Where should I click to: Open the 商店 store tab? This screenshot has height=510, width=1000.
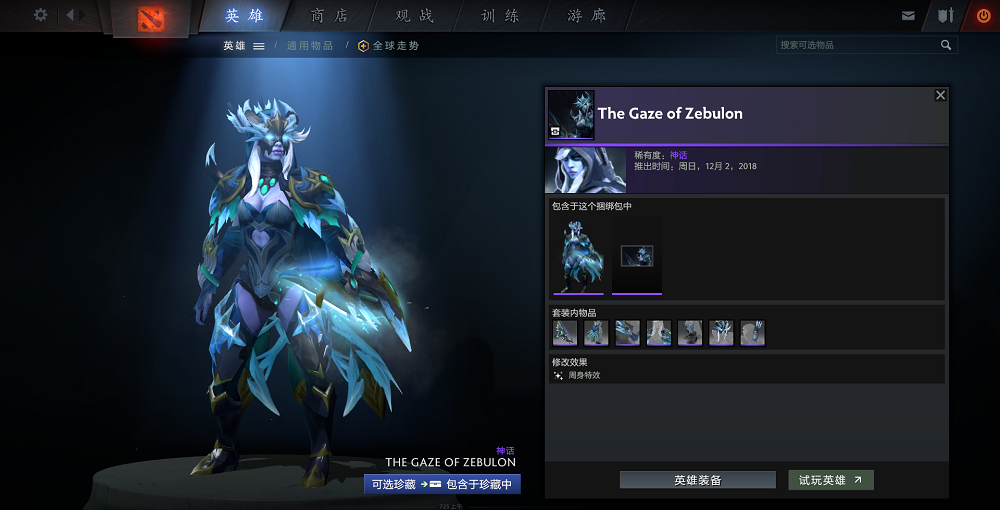click(x=330, y=16)
